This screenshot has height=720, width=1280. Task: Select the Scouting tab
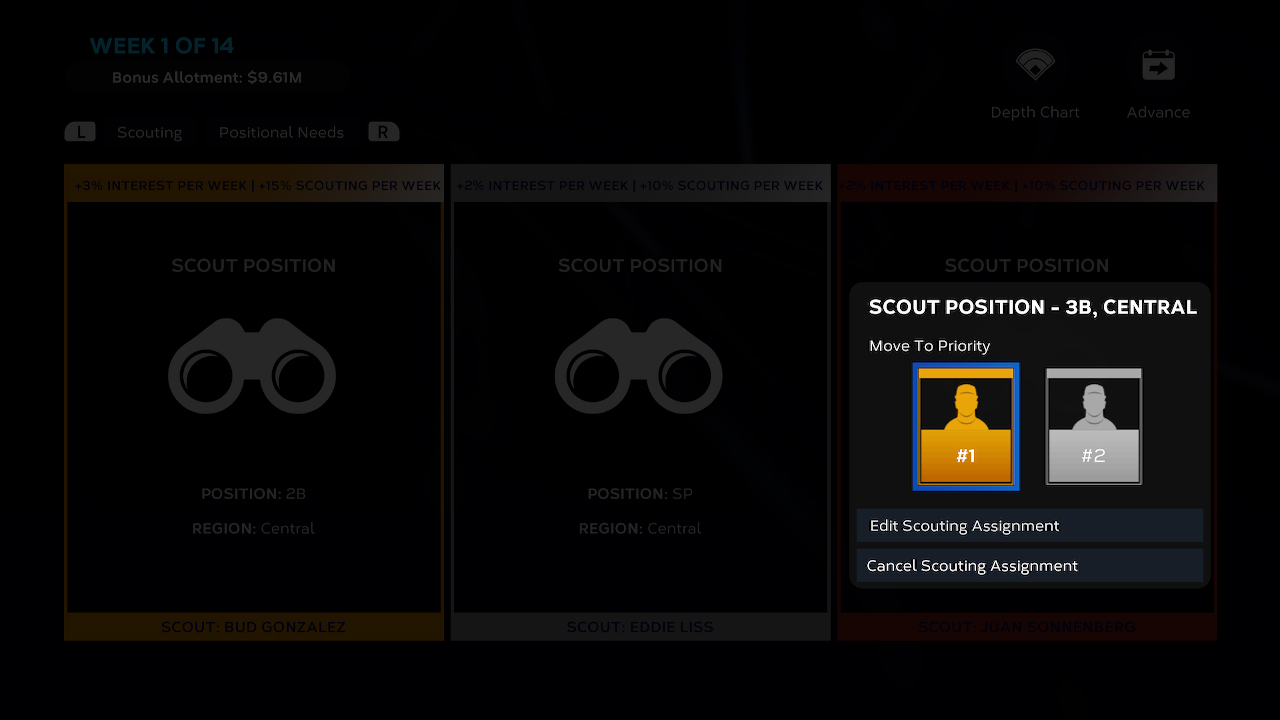click(x=150, y=131)
